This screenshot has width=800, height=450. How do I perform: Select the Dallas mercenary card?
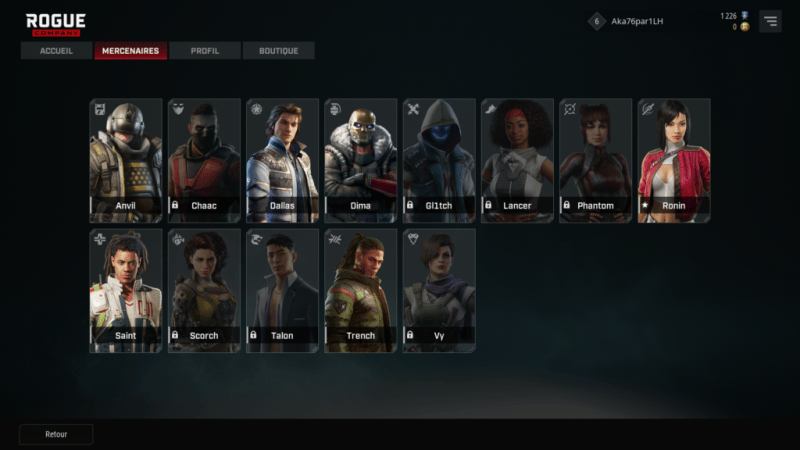coord(282,160)
